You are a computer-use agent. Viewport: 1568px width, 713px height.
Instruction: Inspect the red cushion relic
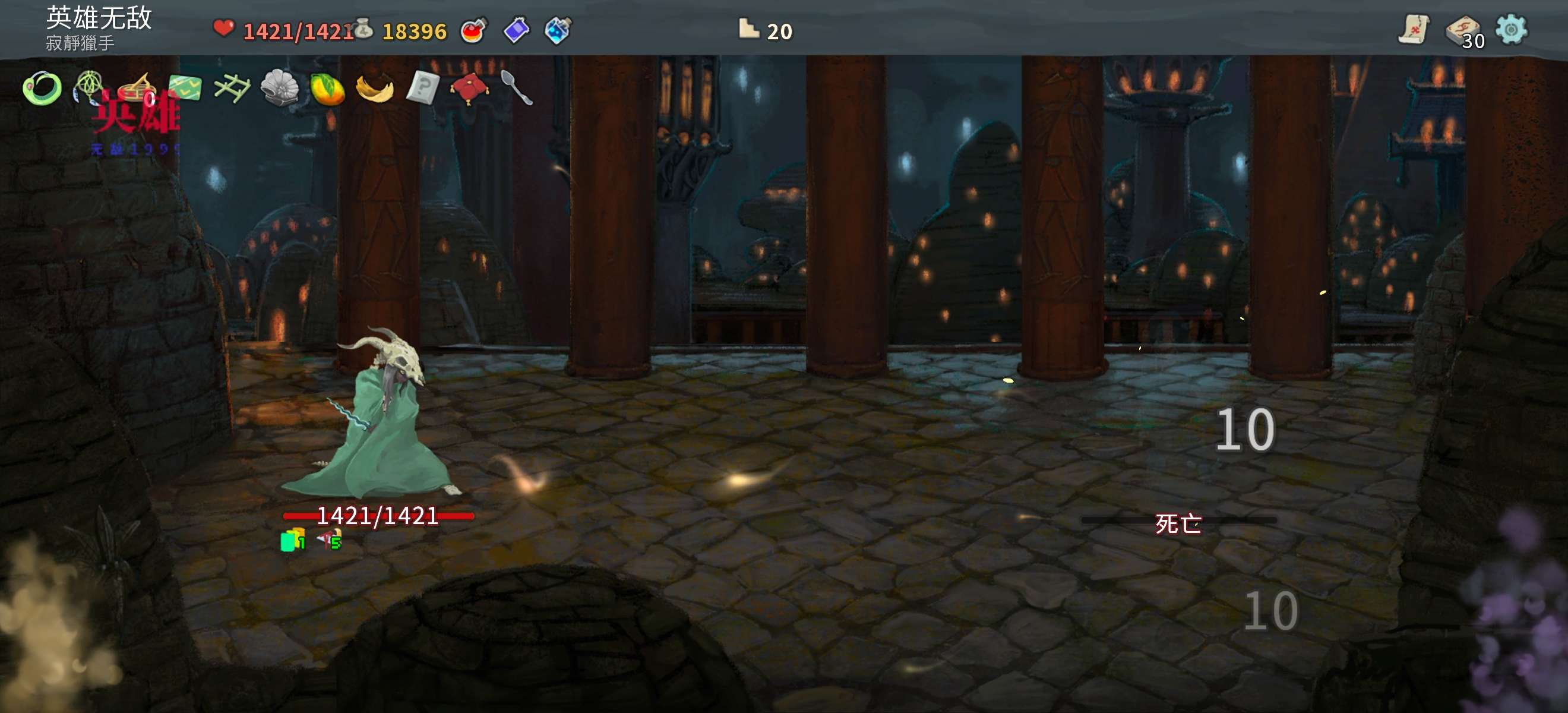click(x=469, y=89)
